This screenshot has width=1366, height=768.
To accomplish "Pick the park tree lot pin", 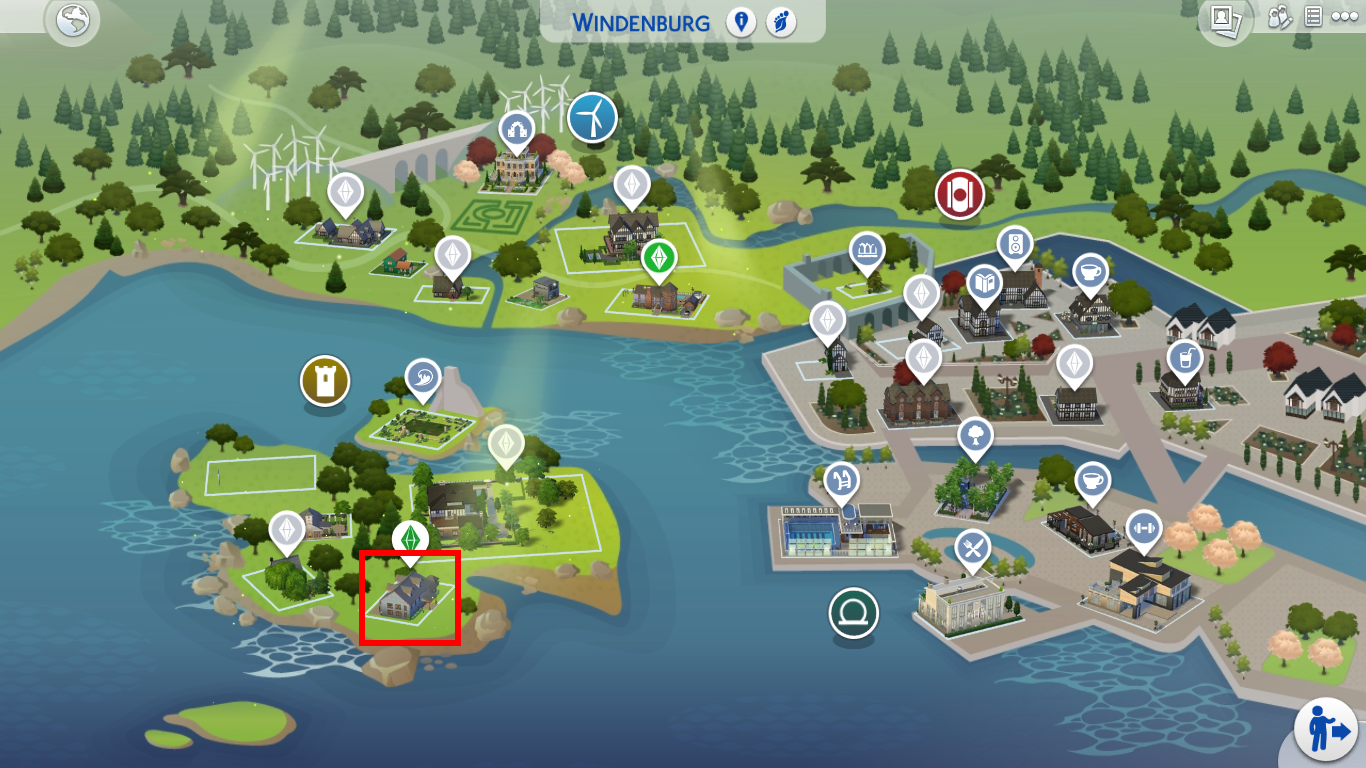I will click(x=975, y=436).
